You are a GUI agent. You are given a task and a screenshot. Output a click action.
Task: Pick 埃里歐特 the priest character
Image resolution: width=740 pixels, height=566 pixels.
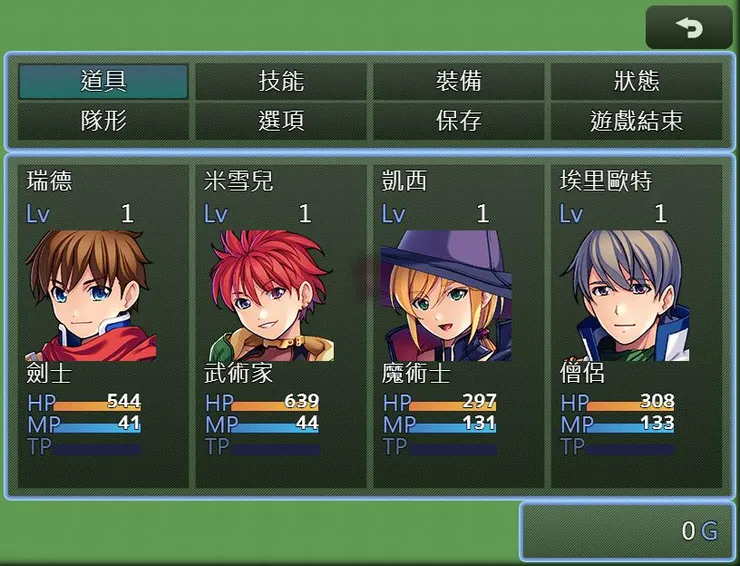click(x=636, y=326)
